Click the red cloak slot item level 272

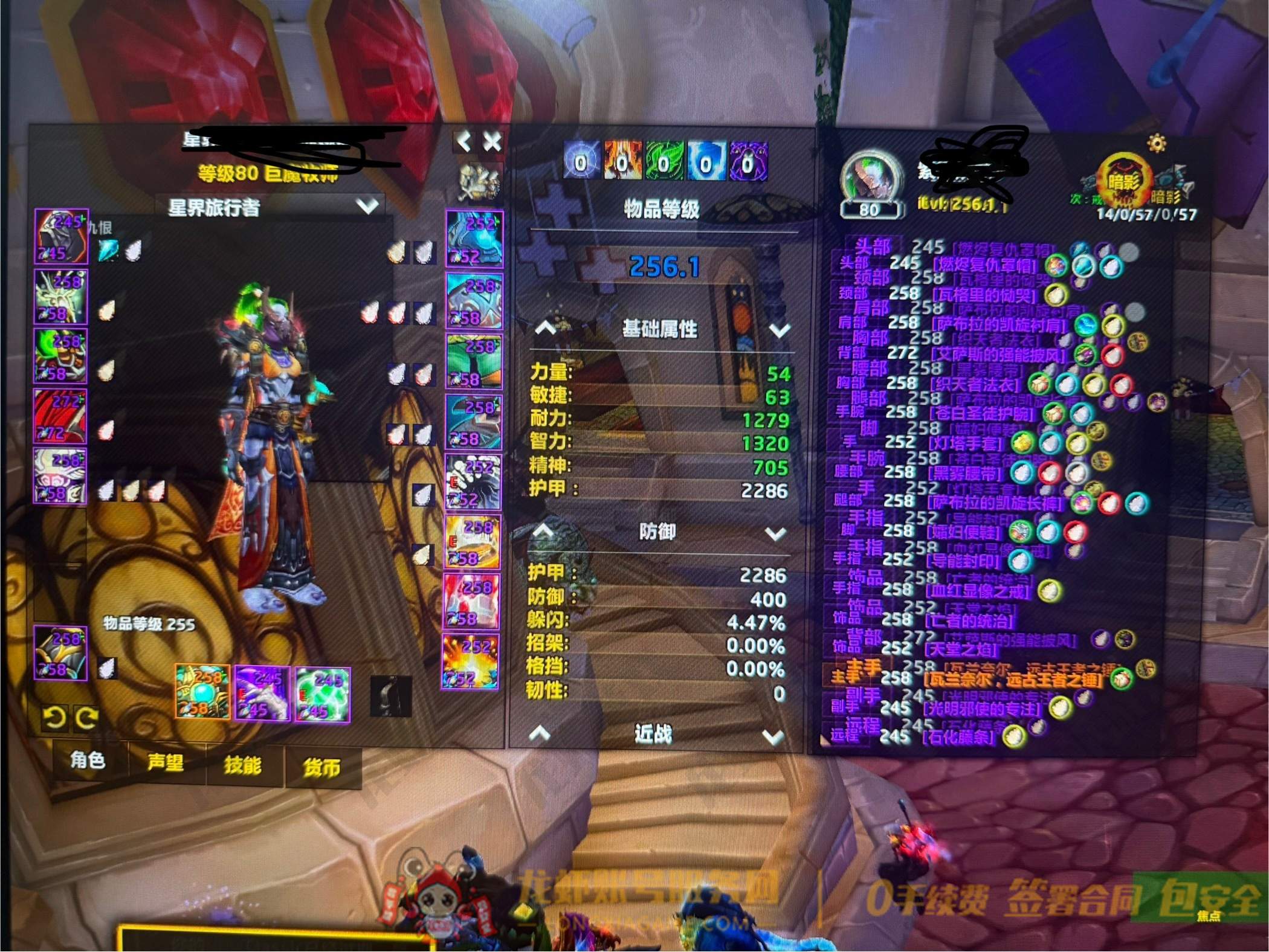point(60,416)
